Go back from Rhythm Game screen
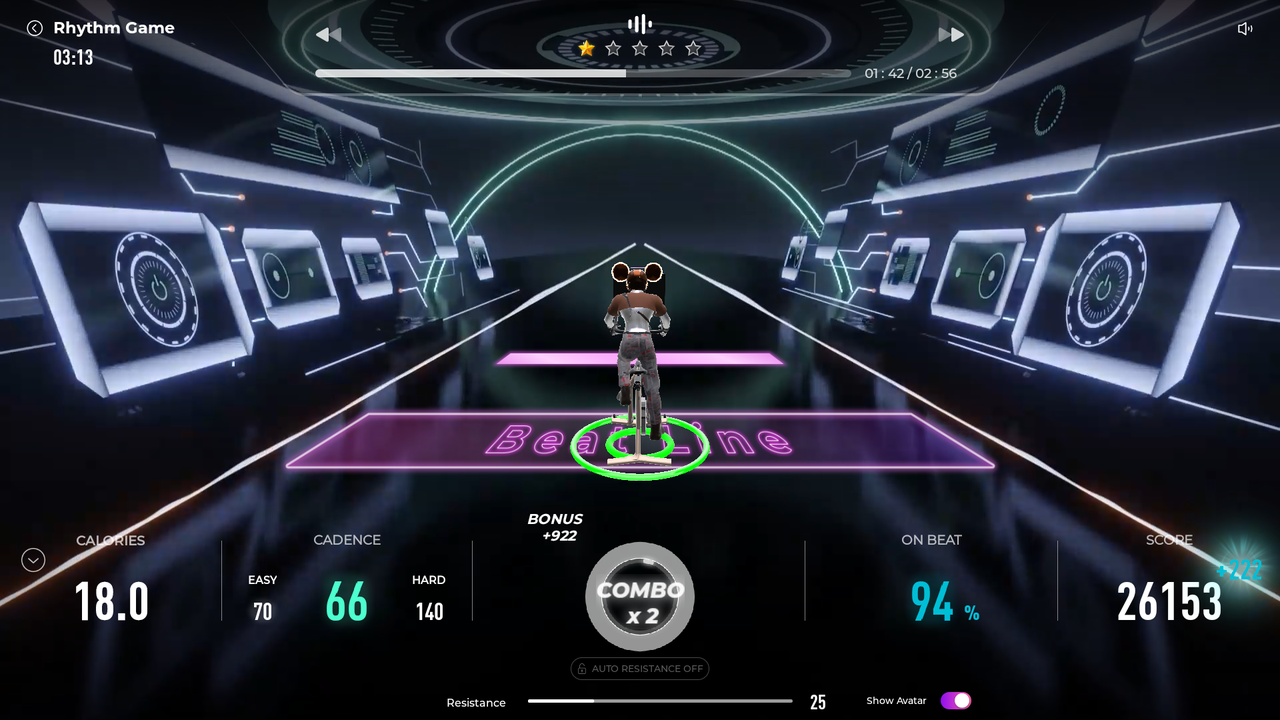 pyautogui.click(x=35, y=28)
